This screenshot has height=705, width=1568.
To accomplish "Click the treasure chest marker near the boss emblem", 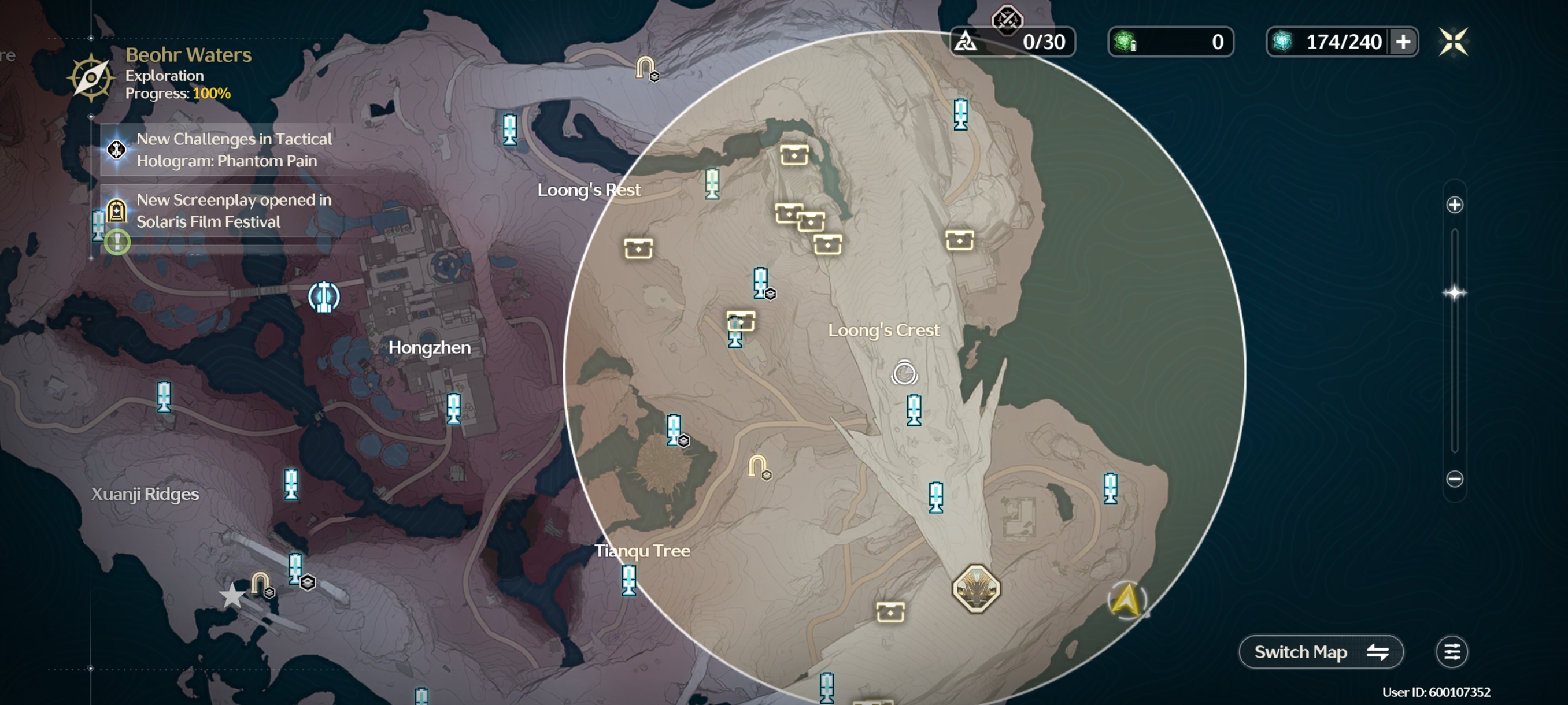I will [x=889, y=612].
